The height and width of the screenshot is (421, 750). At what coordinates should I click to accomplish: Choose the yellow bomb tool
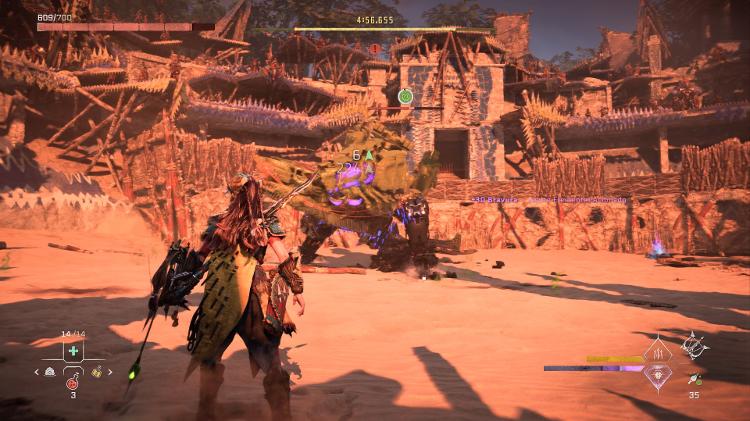(x=96, y=372)
